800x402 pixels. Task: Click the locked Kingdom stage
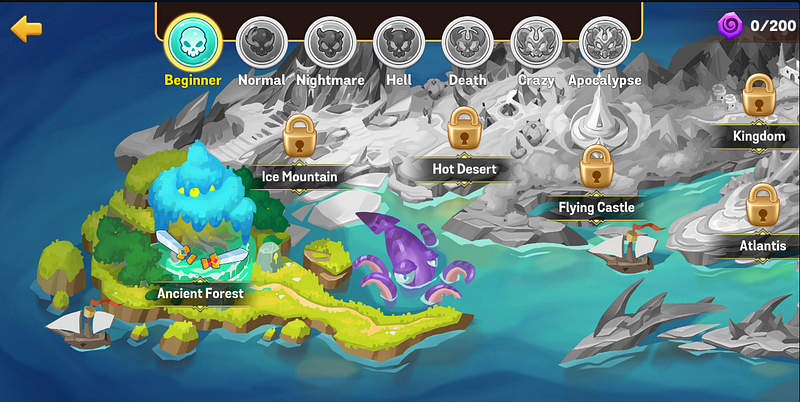(x=759, y=94)
